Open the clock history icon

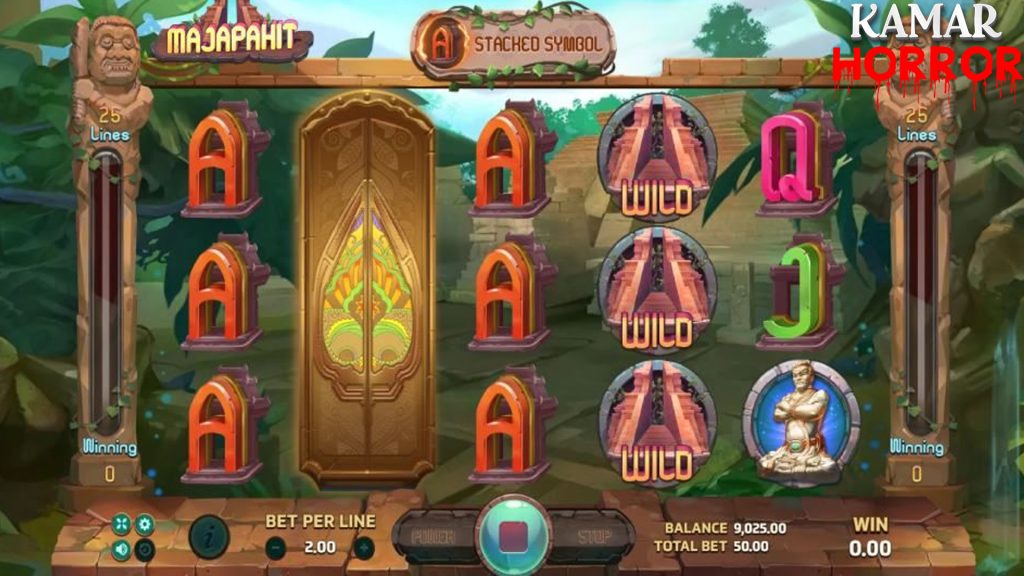(x=145, y=548)
